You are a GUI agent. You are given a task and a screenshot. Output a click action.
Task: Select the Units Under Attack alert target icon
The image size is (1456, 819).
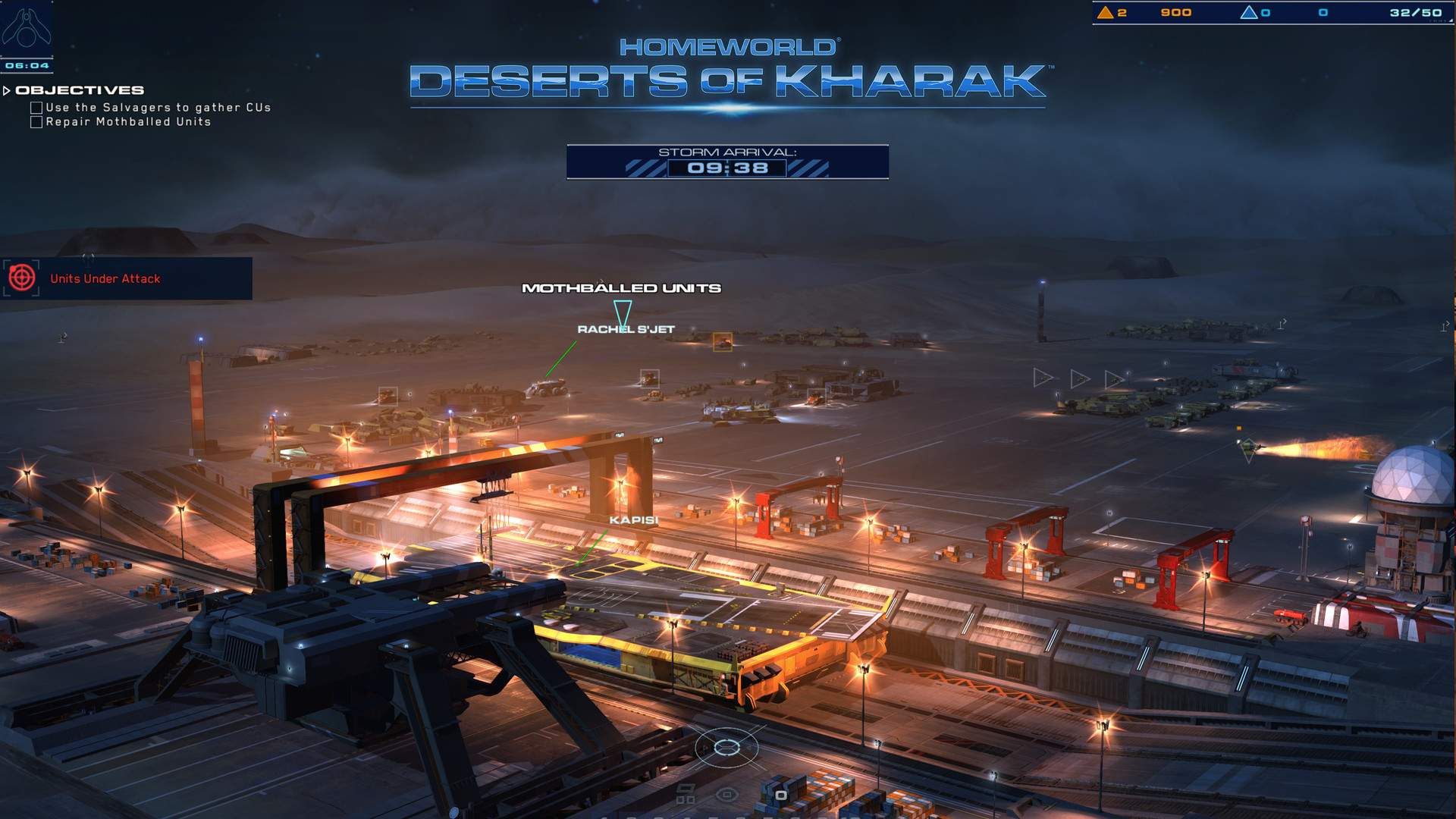coord(23,278)
